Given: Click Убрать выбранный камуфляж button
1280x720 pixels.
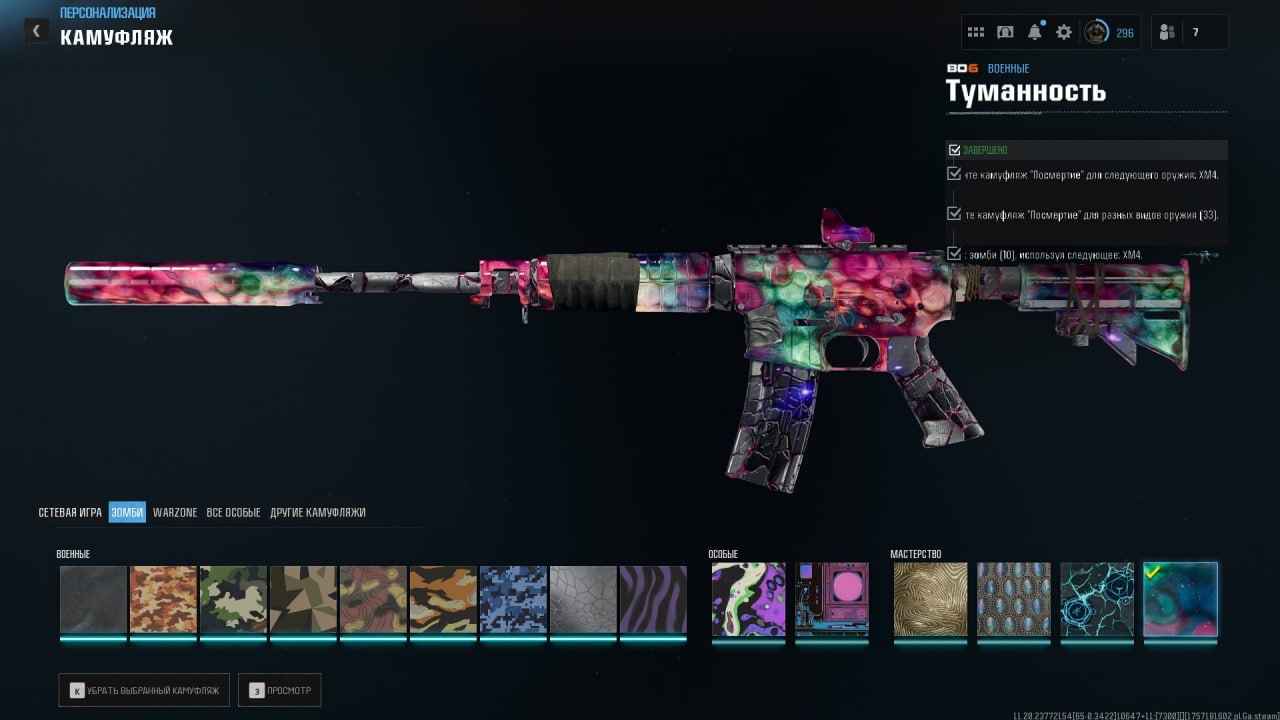Looking at the screenshot, I should click(144, 690).
